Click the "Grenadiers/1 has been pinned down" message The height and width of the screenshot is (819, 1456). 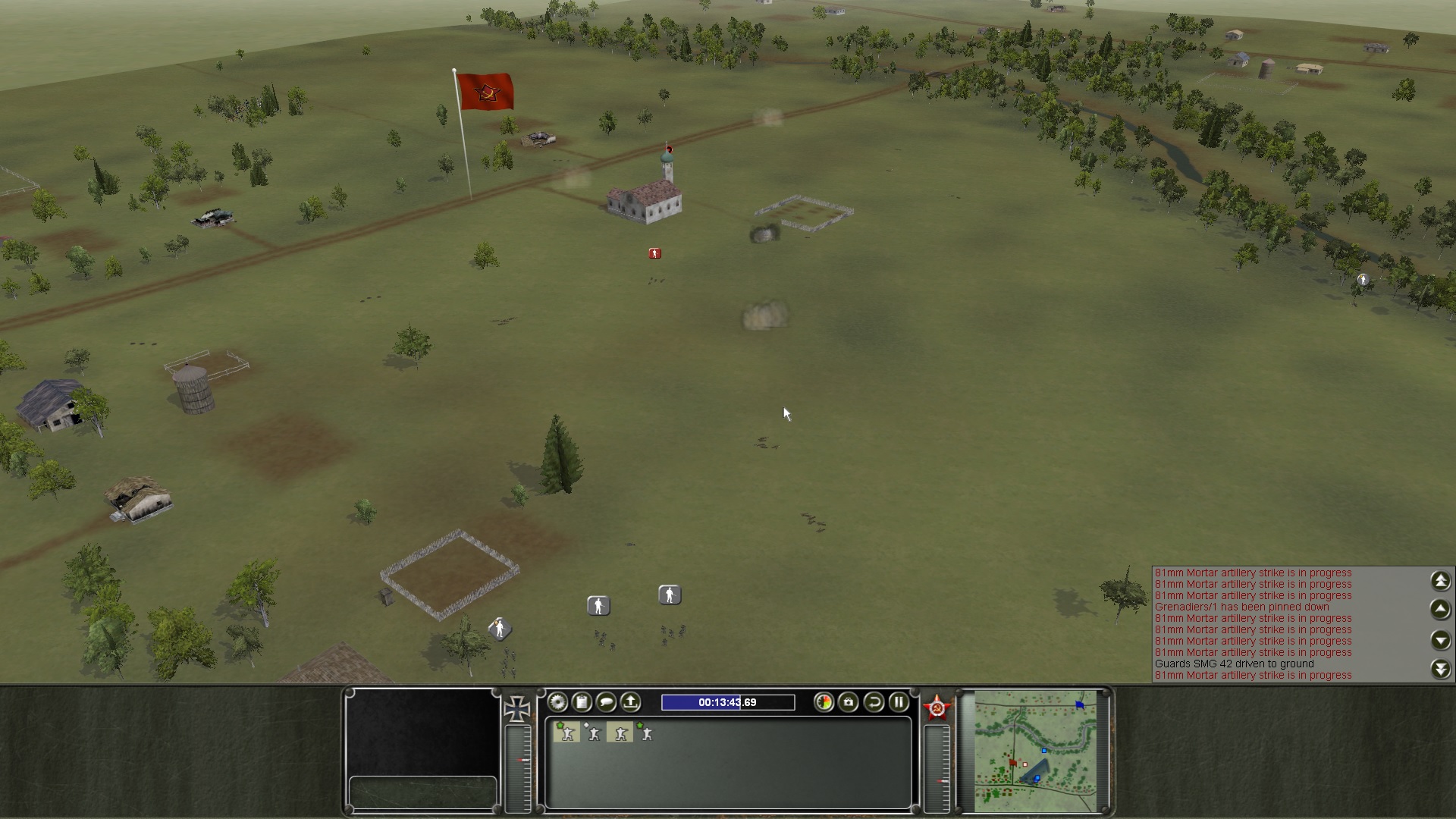coord(1241,607)
